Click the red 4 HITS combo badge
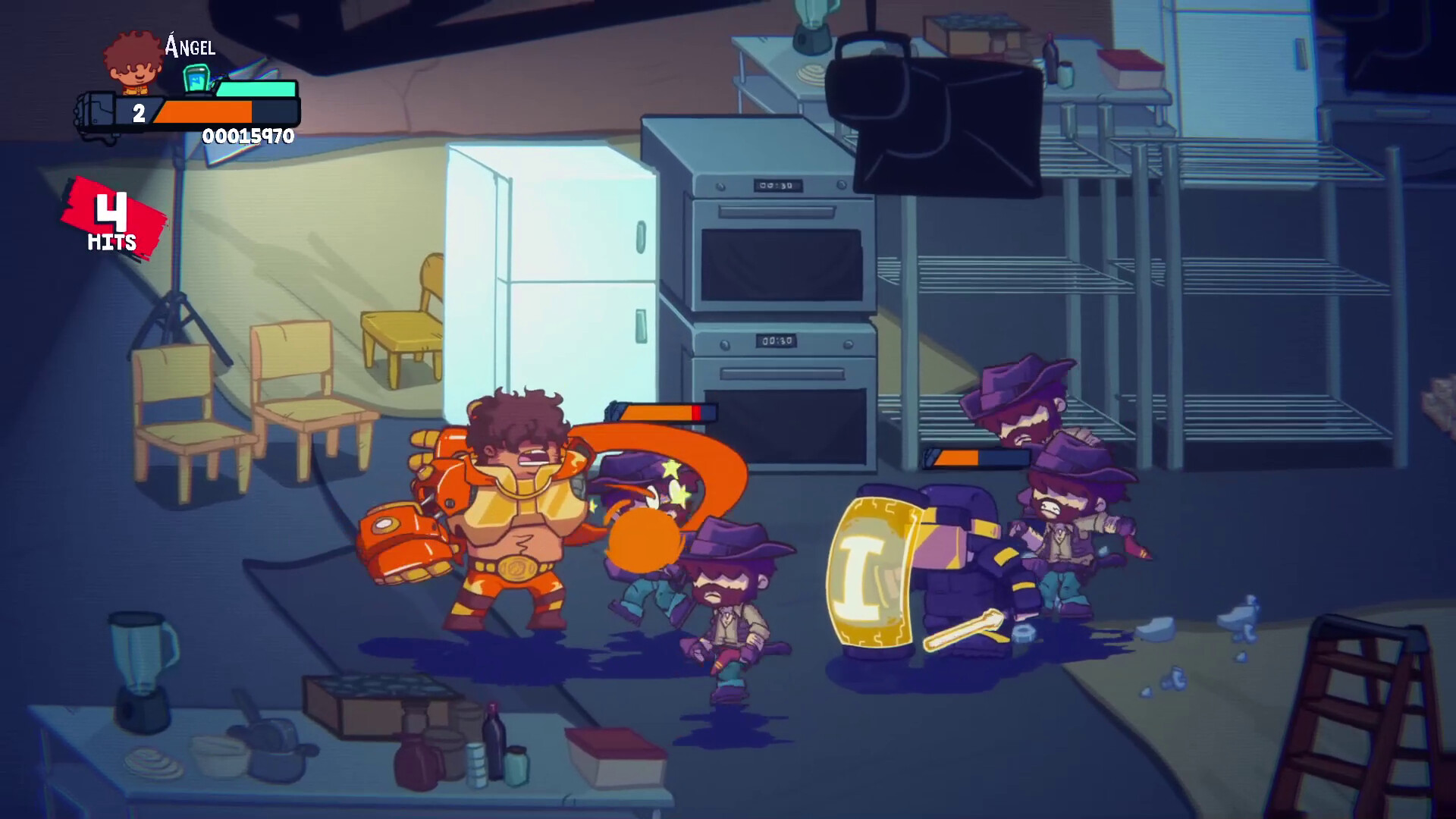 [x=112, y=220]
